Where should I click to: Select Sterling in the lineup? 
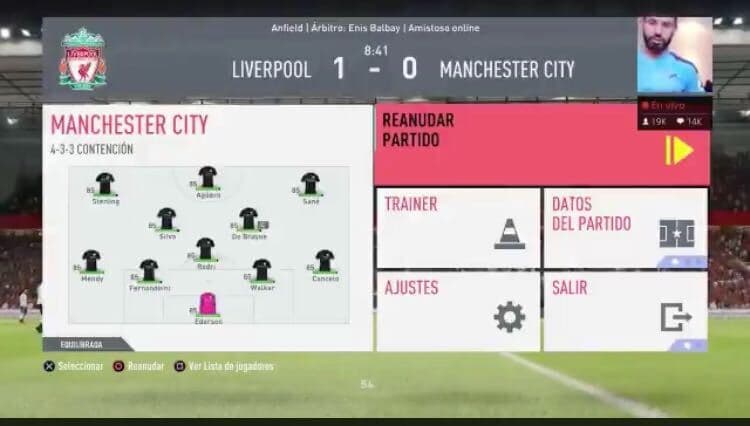point(105,185)
